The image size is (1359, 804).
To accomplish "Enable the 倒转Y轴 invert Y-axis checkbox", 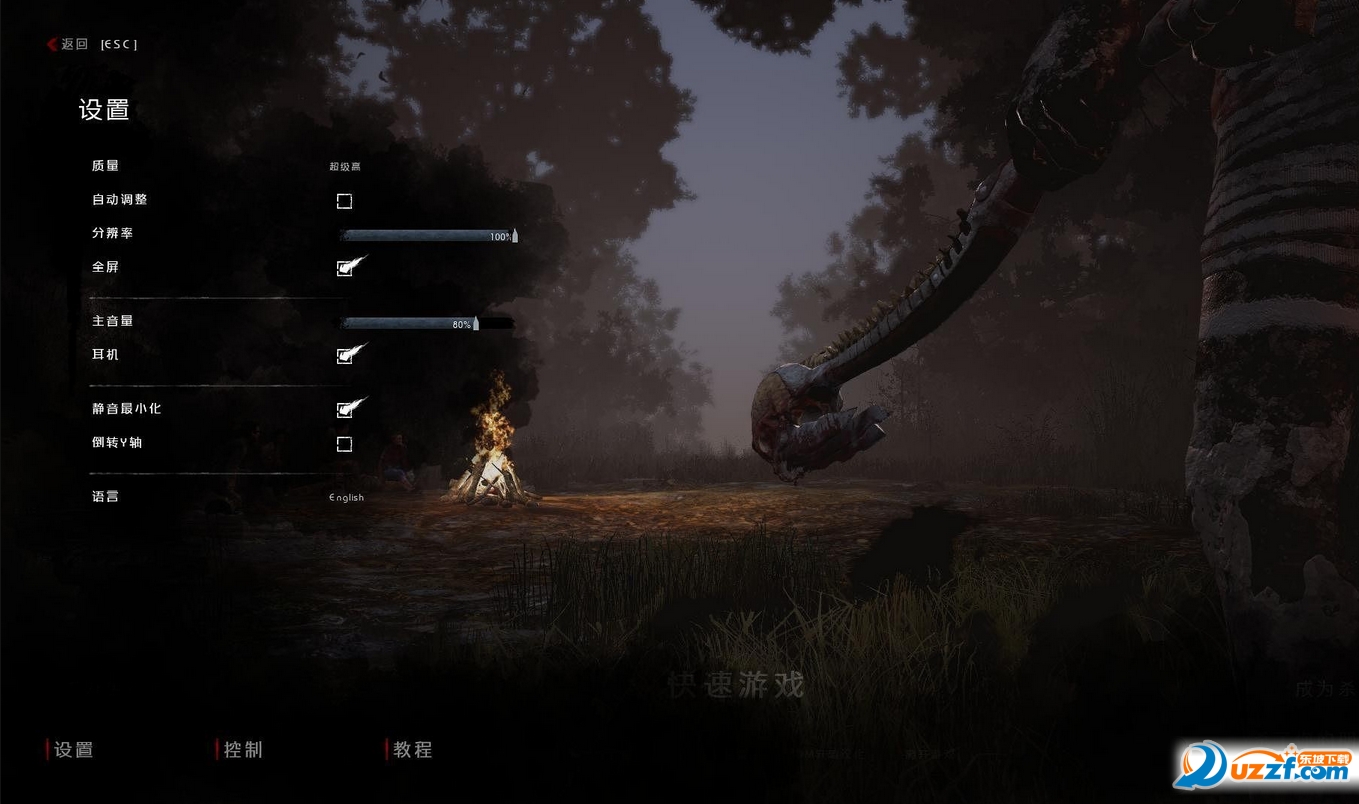I will 344,444.
